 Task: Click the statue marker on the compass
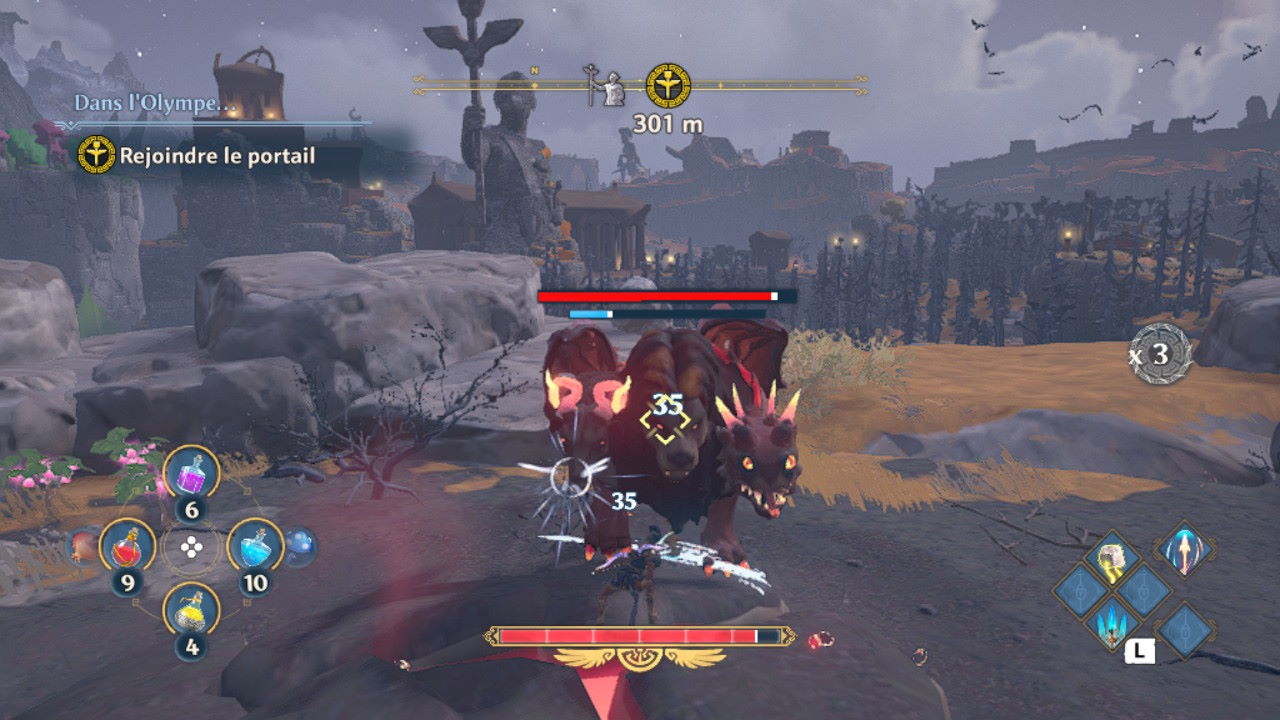pyautogui.click(x=604, y=86)
